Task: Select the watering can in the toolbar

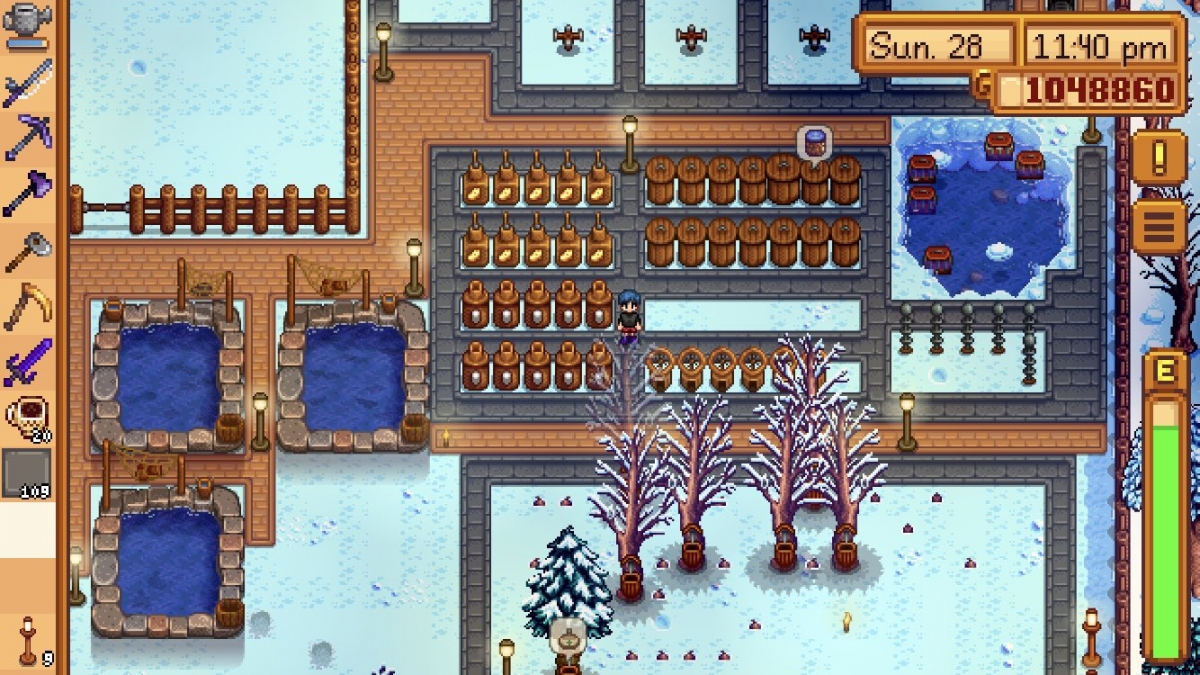Action: (27, 27)
